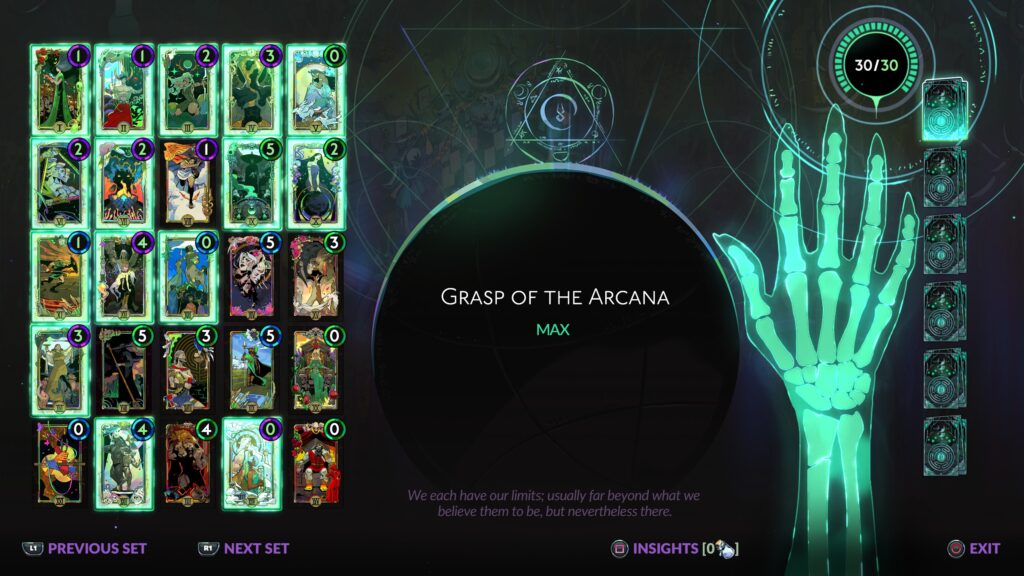This screenshot has width=1024, height=576.
Task: Switch to the Previous Set
Action: point(85,548)
